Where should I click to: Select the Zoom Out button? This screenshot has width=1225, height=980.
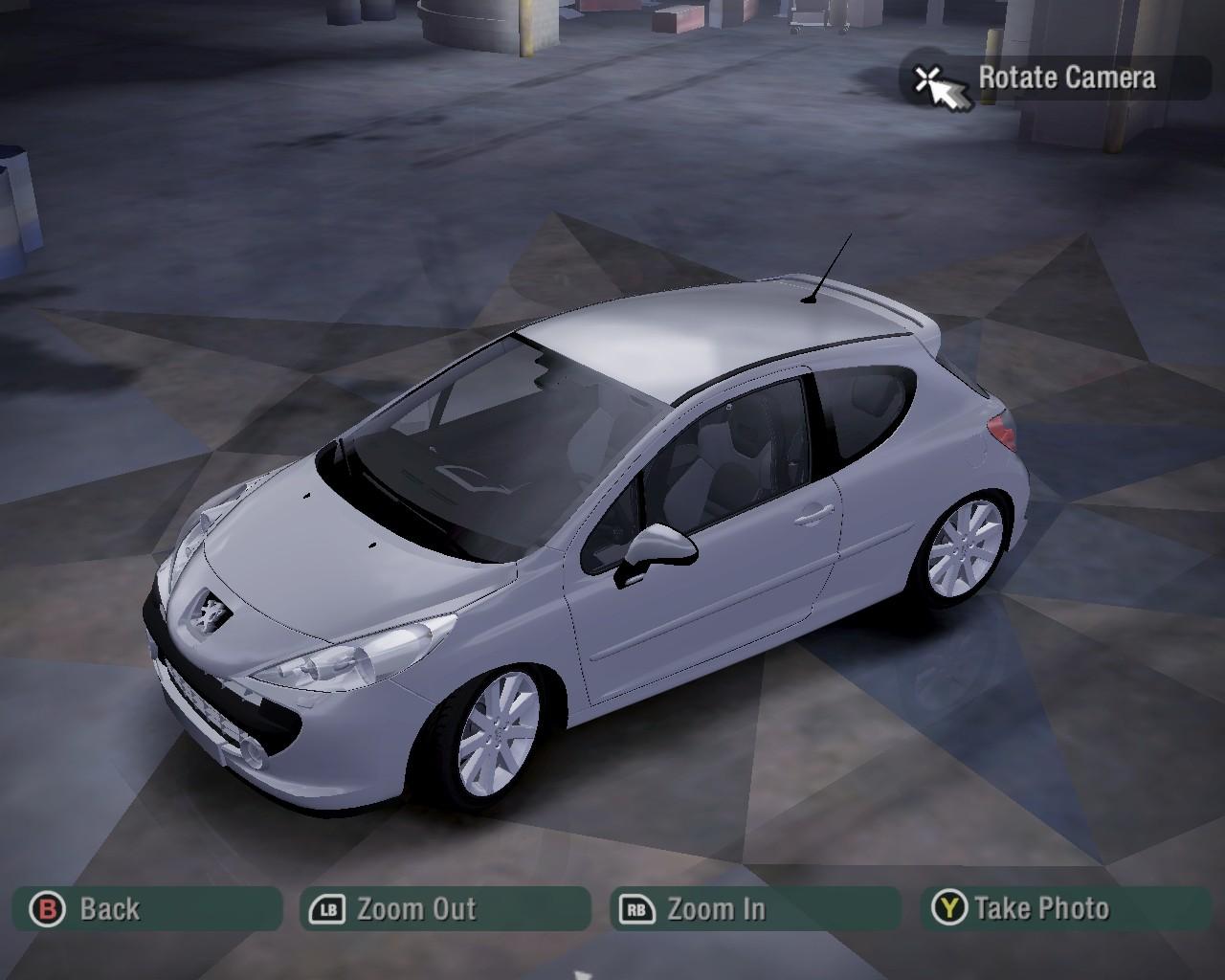(445, 908)
